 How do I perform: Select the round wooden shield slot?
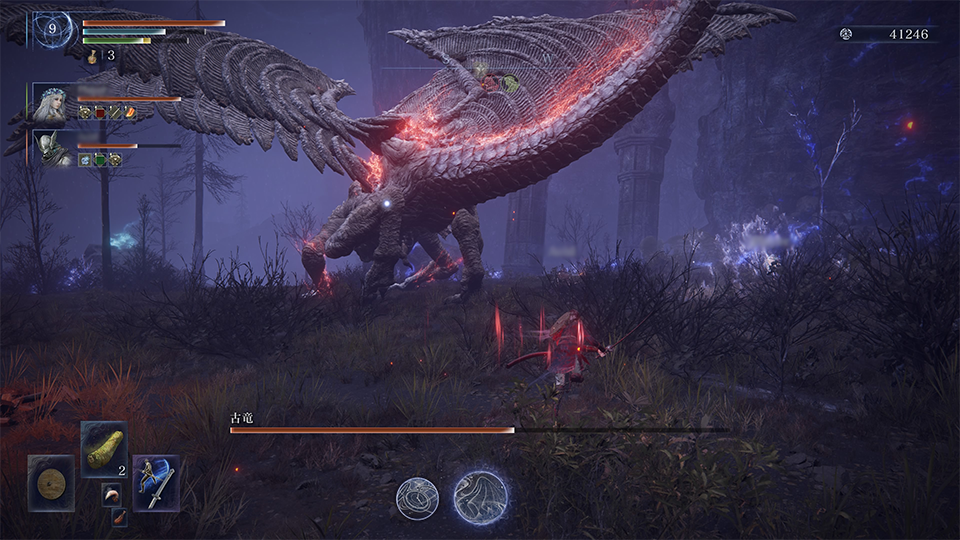tap(51, 482)
